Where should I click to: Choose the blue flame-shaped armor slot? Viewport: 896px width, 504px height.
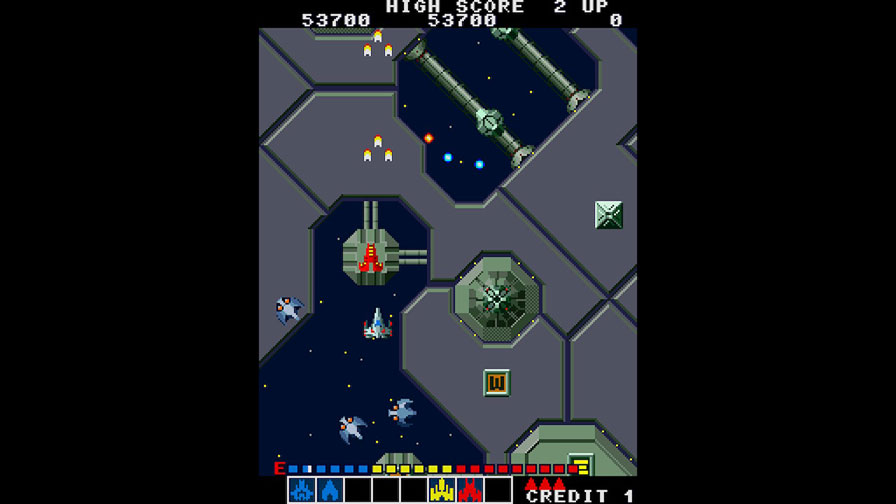pyautogui.click(x=330, y=490)
